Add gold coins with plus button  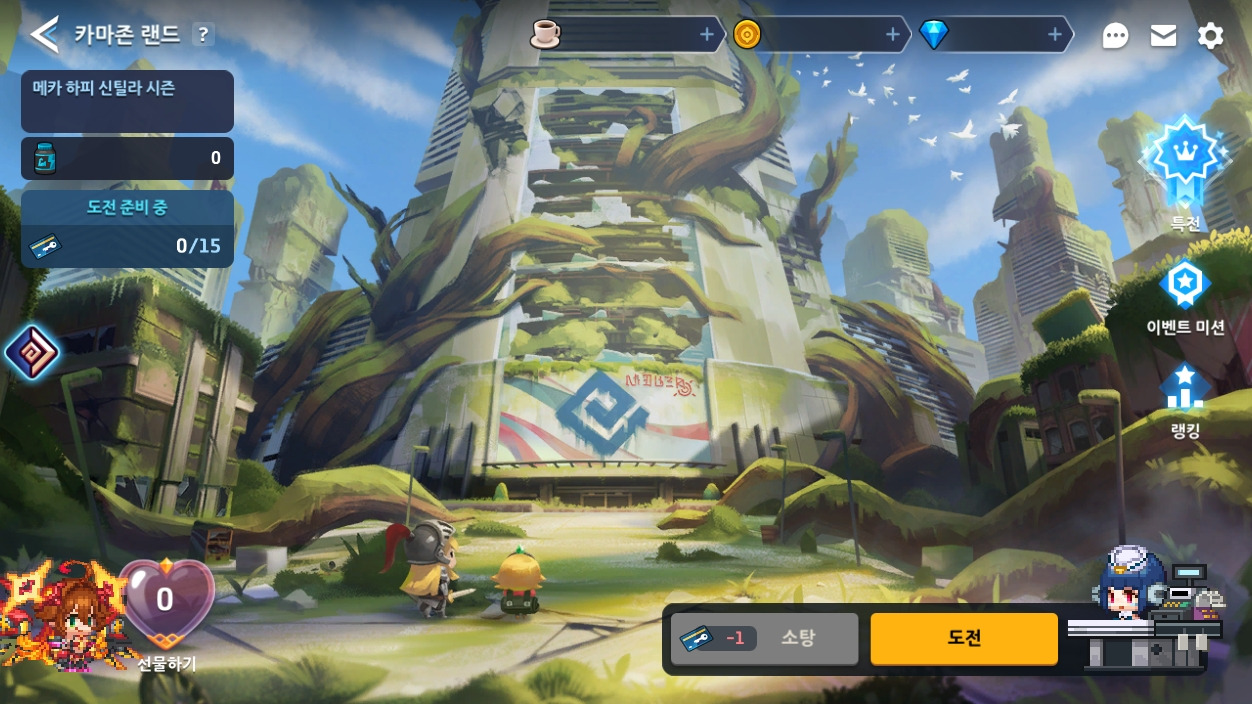[x=893, y=35]
